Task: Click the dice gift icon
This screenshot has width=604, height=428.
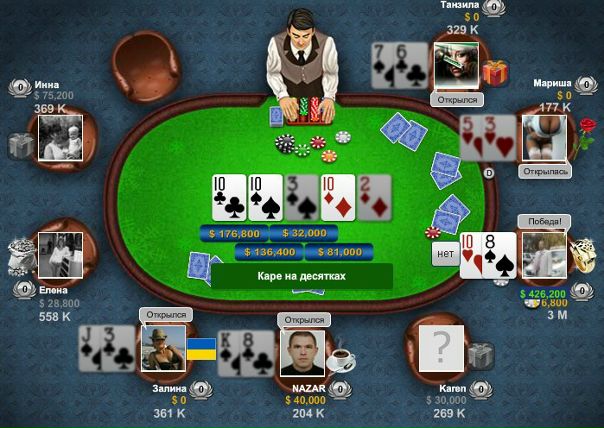Action: 581,249
